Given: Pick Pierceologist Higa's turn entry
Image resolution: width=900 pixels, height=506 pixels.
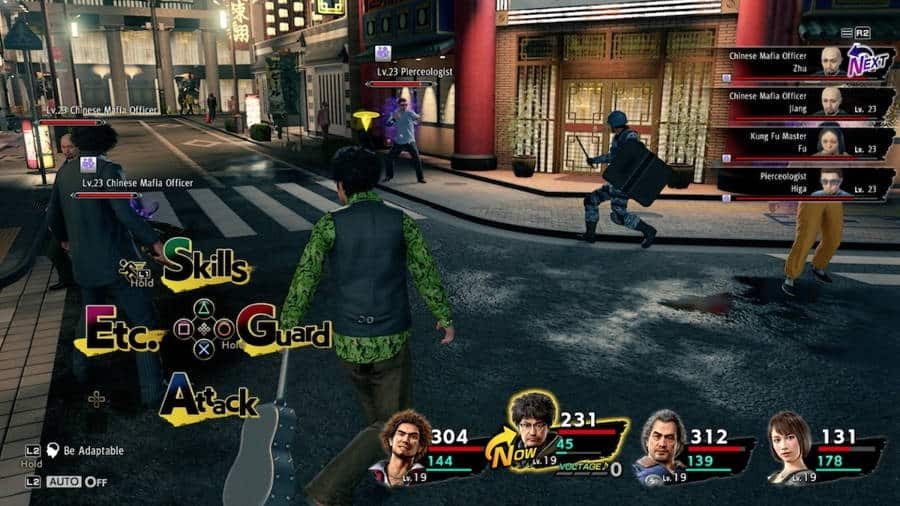Looking at the screenshot, I should click(x=804, y=183).
